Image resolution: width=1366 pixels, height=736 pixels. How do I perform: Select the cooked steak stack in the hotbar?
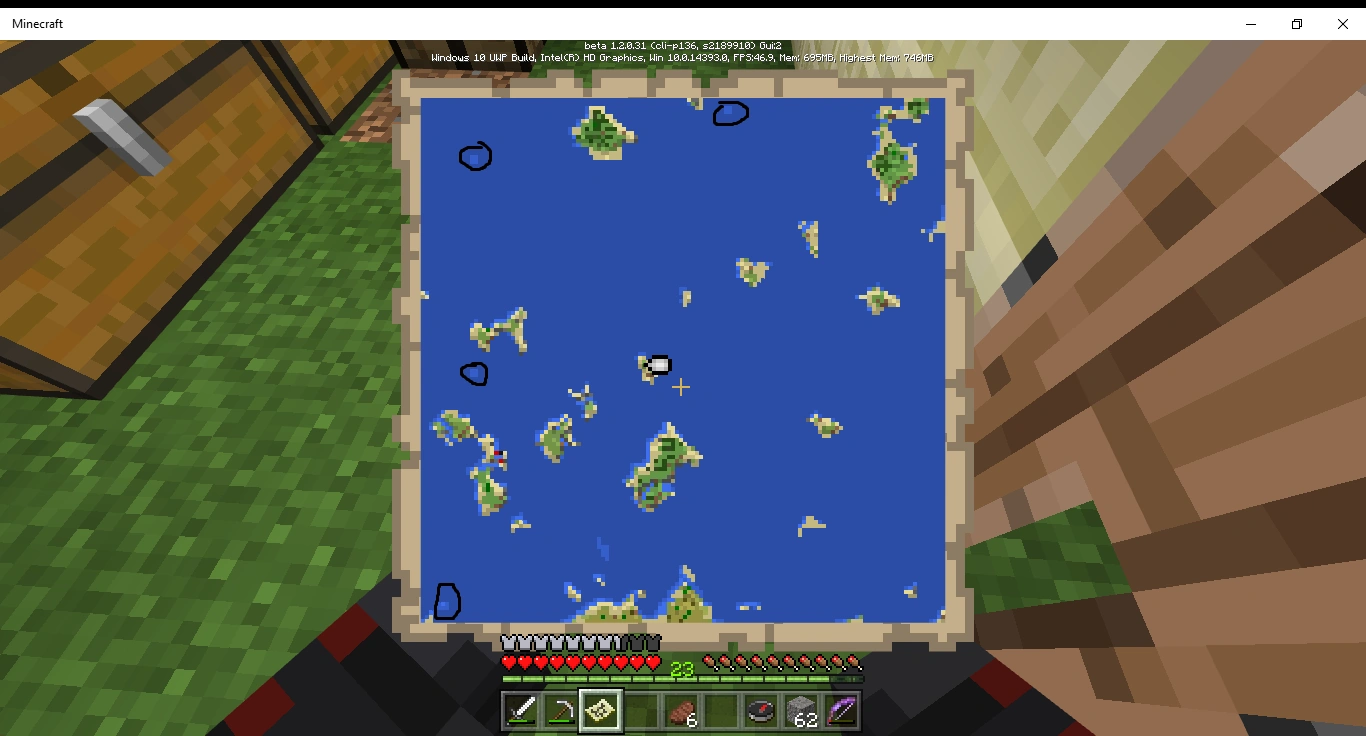pos(683,710)
